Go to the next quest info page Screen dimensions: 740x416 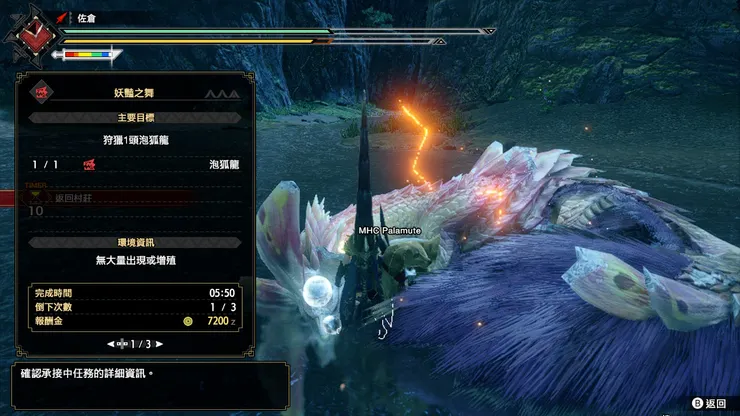coord(159,343)
